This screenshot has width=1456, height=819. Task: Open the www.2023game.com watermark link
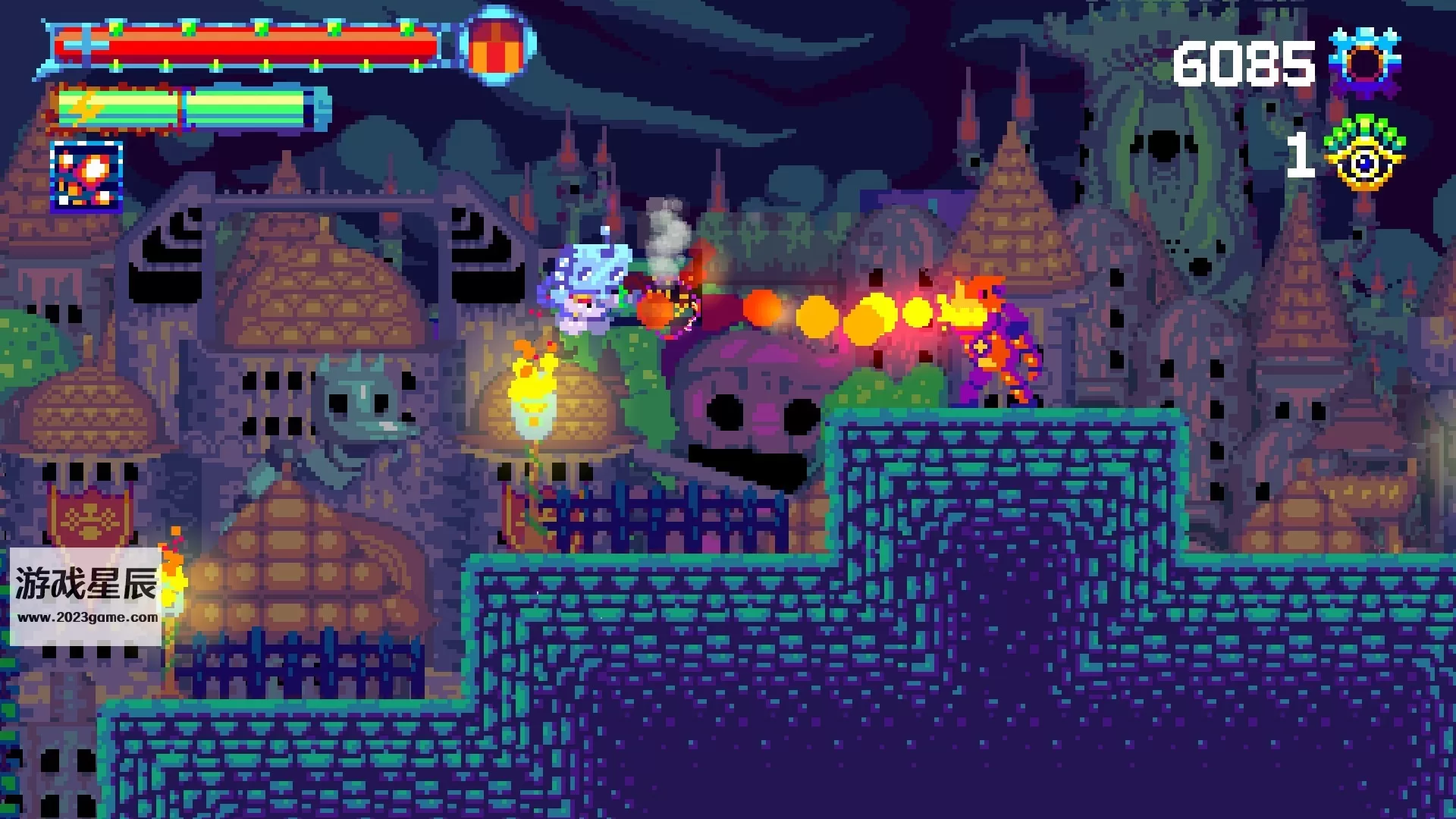pyautogui.click(x=87, y=617)
